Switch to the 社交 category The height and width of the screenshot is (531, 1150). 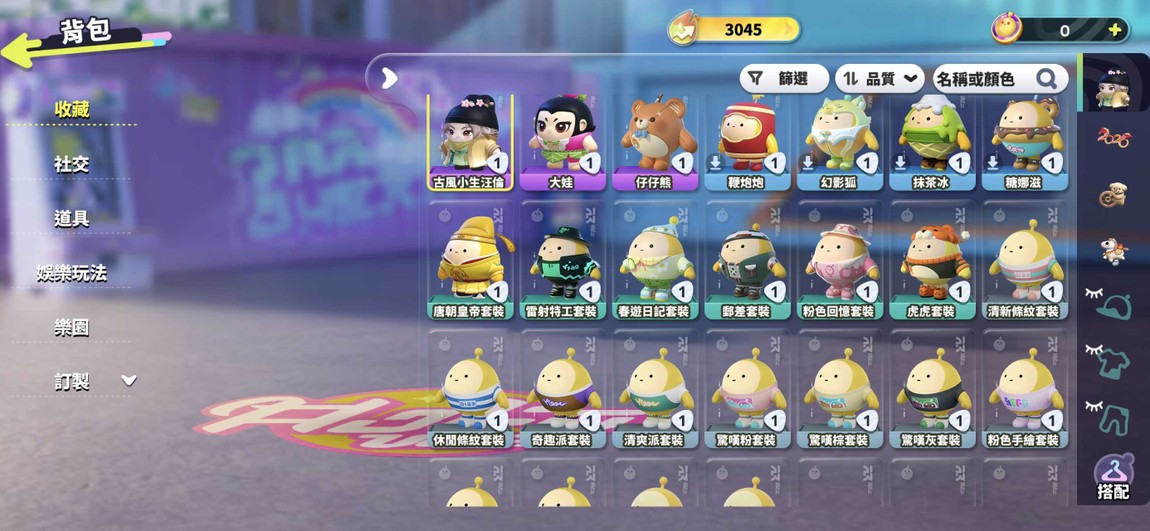72,163
